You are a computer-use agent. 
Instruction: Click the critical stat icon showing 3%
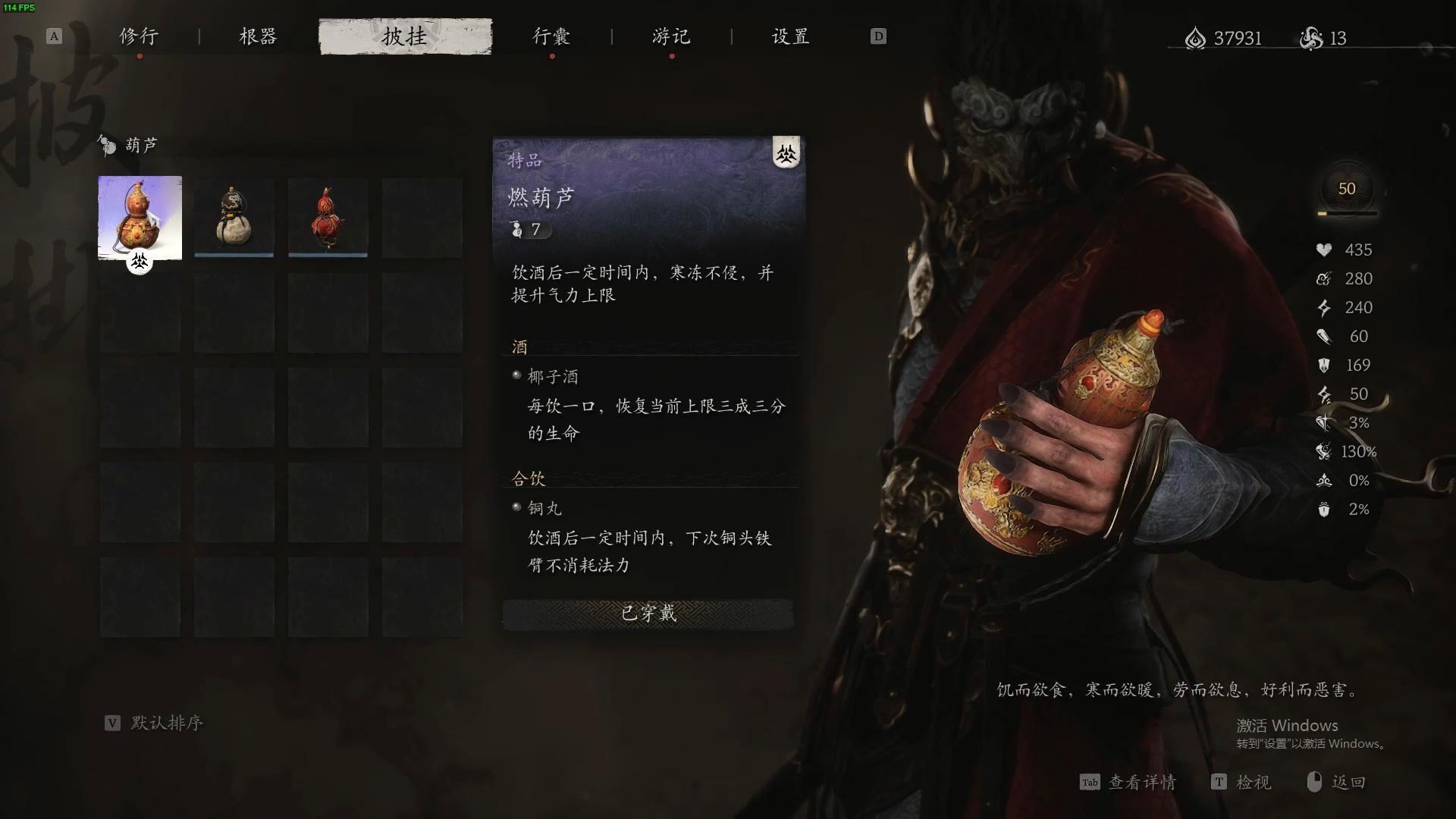click(1323, 422)
